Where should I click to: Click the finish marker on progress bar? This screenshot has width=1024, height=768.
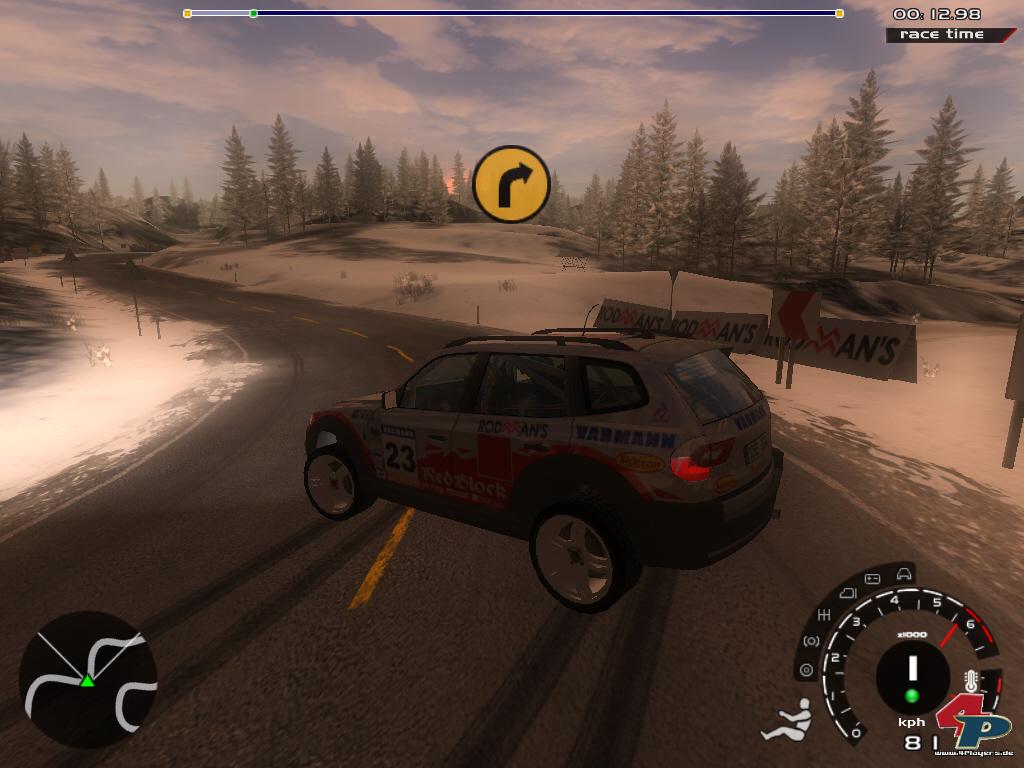(x=839, y=13)
